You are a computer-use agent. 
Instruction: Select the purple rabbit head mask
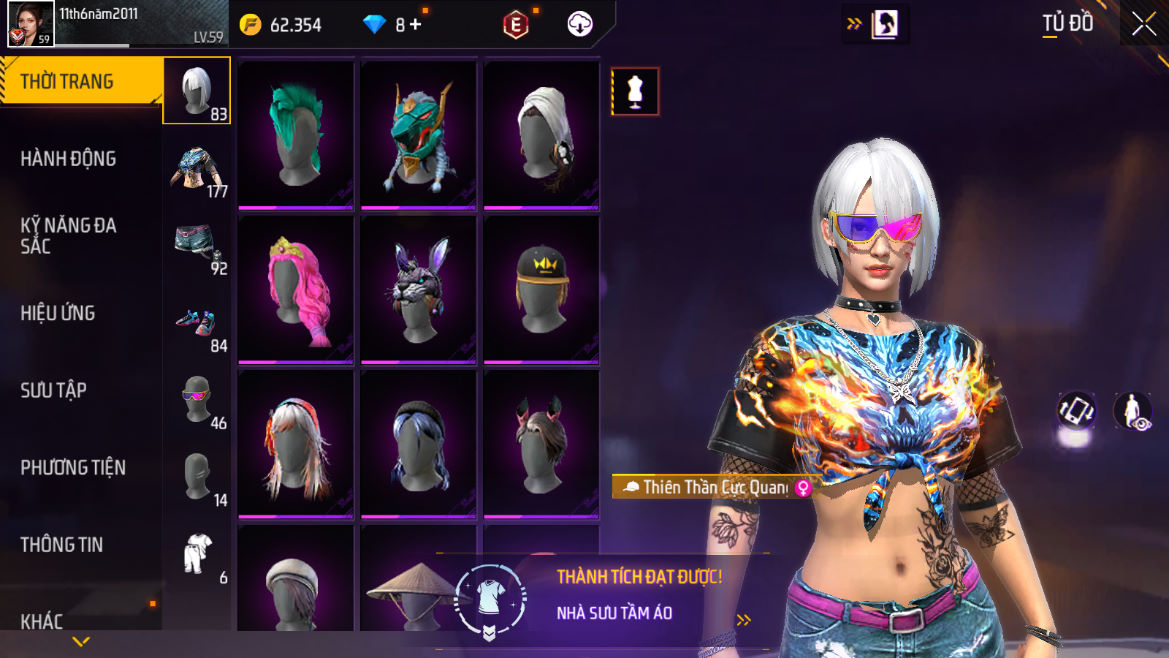(x=419, y=290)
